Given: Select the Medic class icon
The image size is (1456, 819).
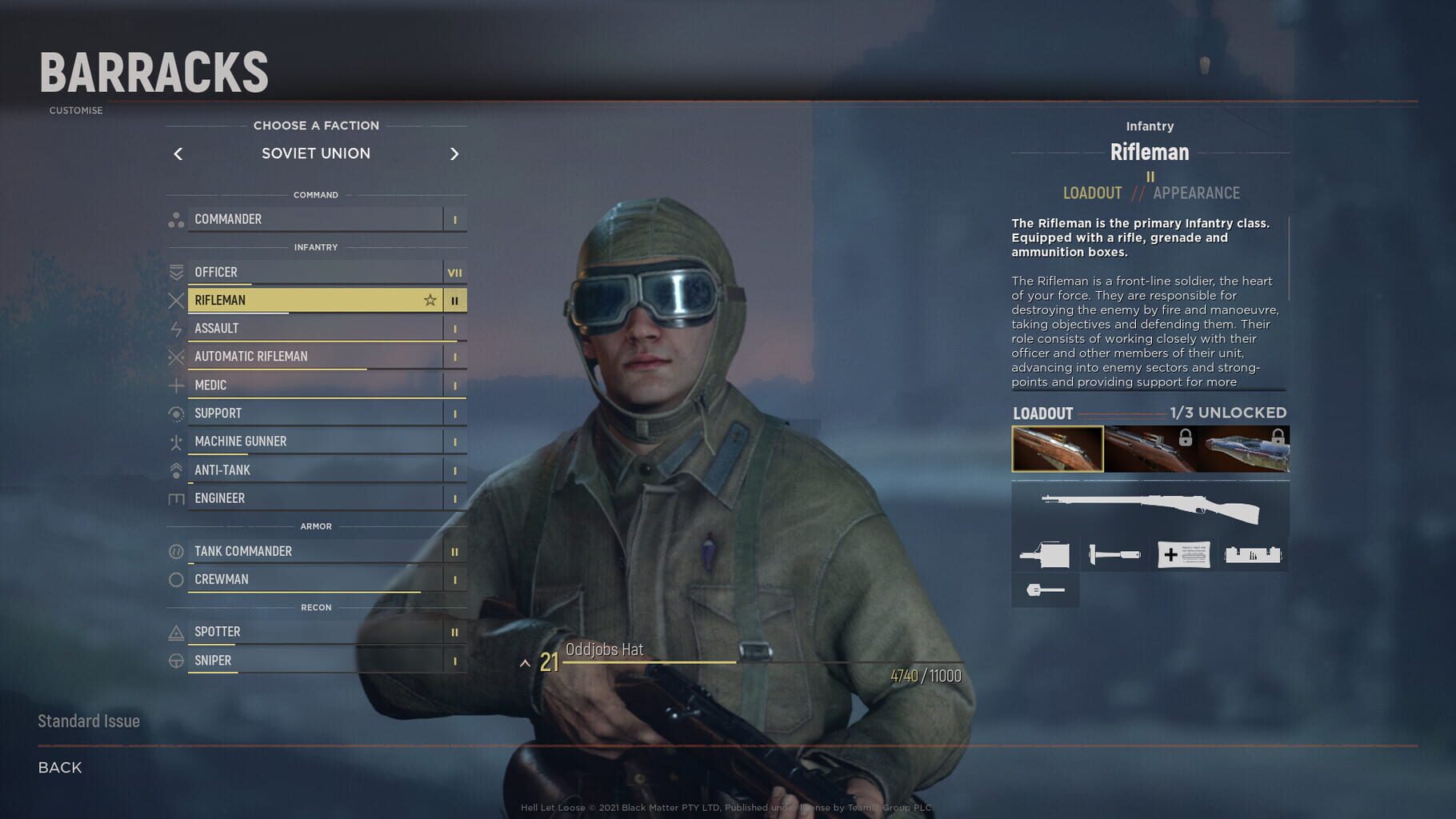Looking at the screenshot, I should point(177,385).
